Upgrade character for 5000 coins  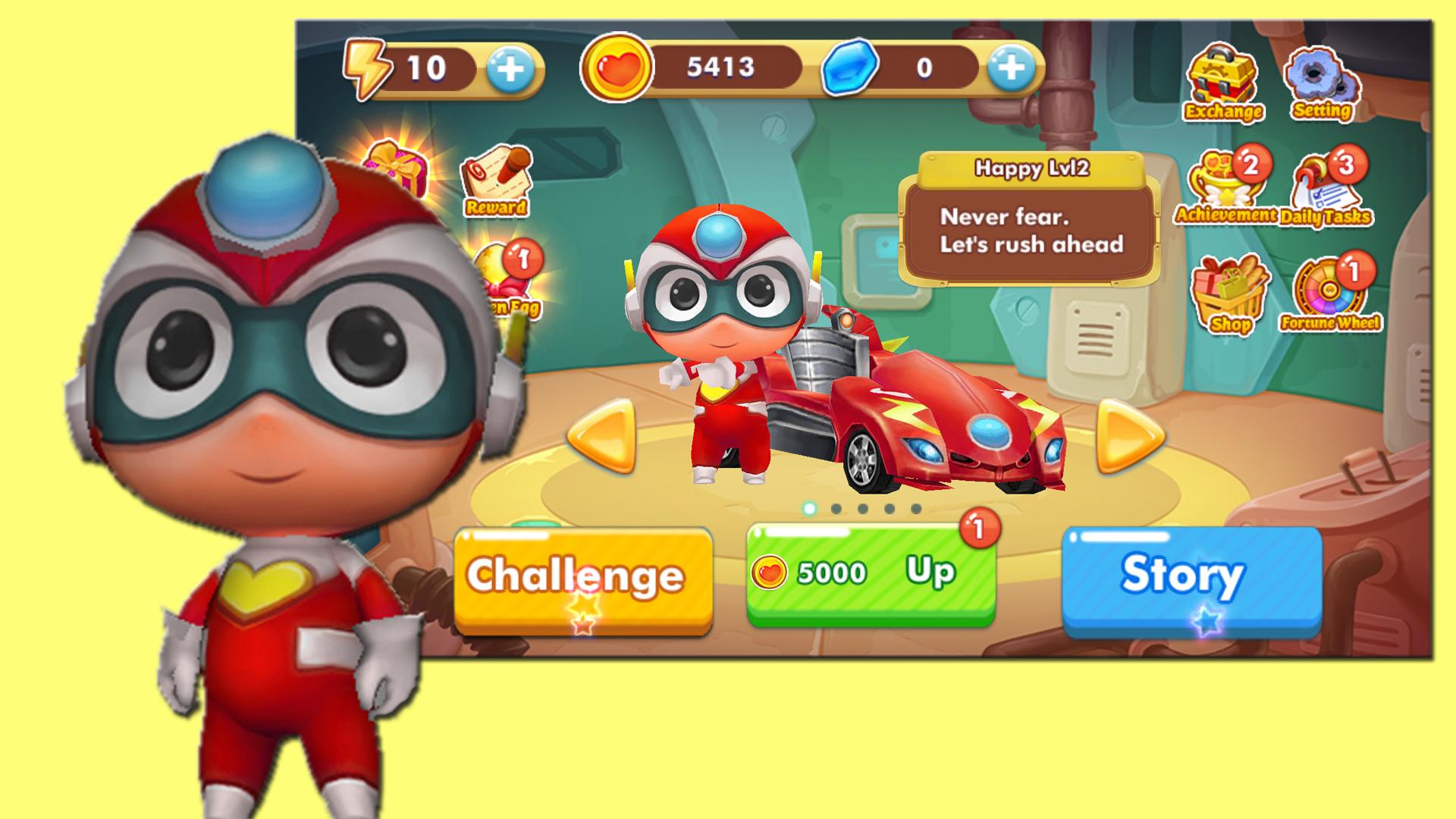(x=871, y=574)
